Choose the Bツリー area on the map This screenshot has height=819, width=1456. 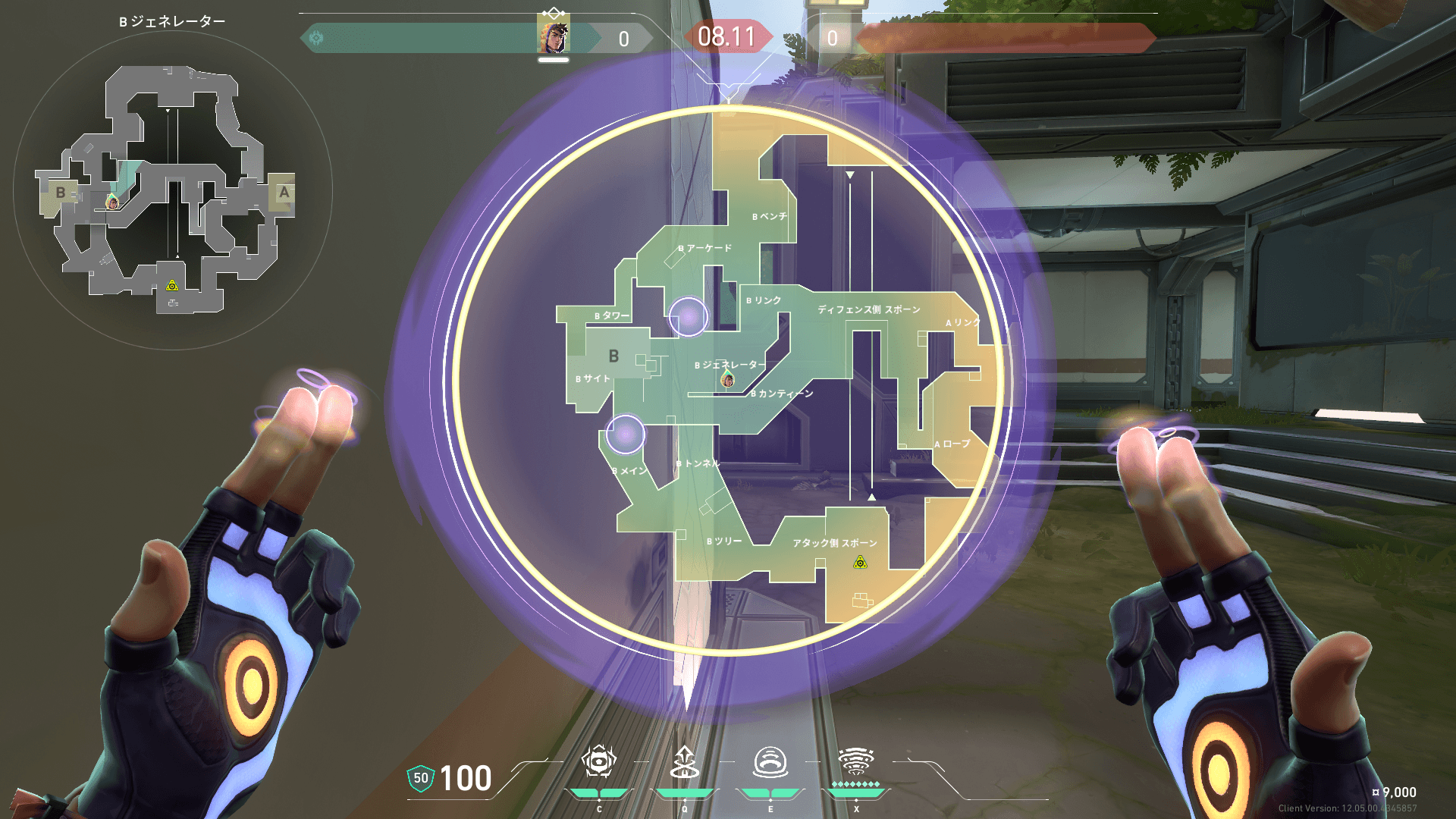click(724, 541)
